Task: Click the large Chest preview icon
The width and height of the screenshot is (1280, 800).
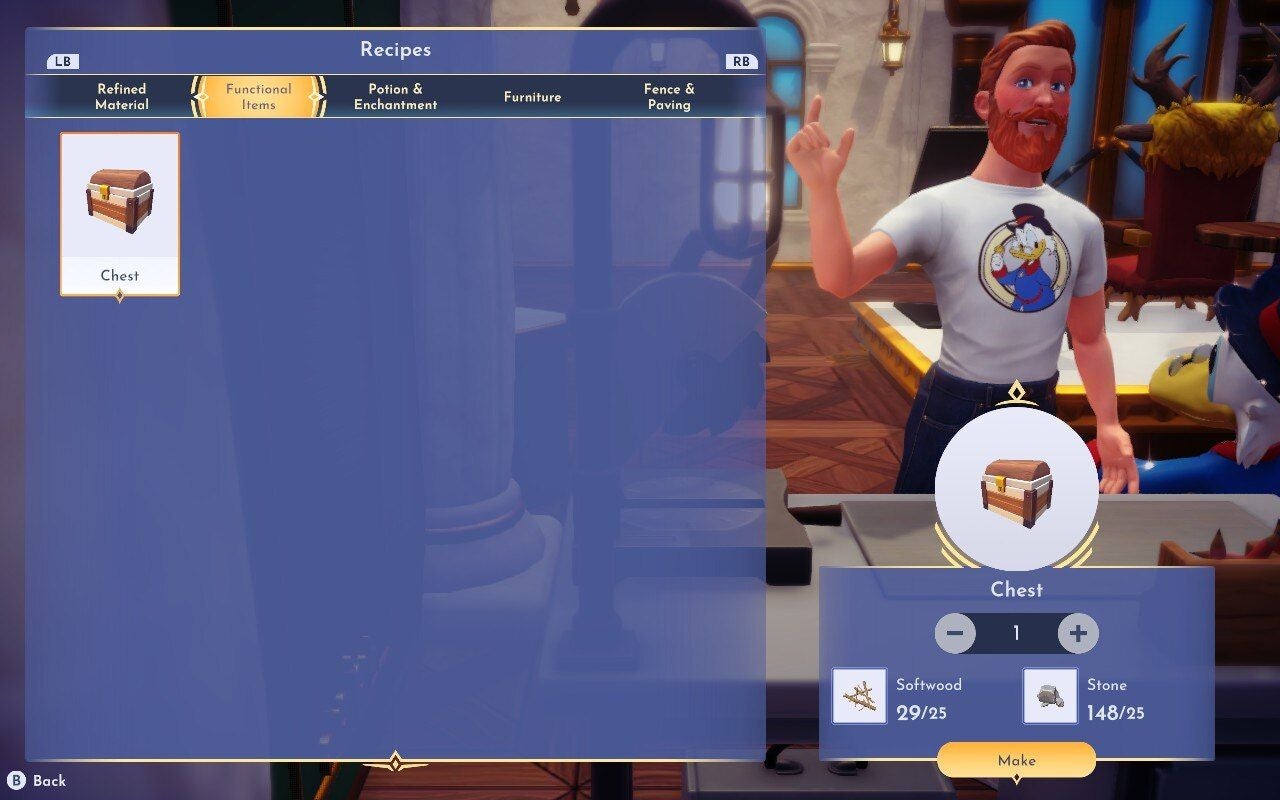Action: point(1017,490)
